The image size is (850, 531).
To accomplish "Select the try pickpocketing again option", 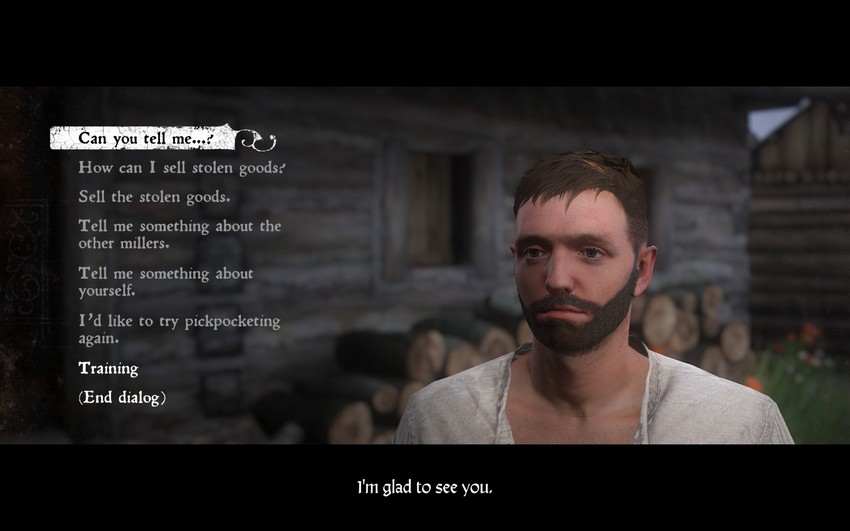I will tap(179, 330).
